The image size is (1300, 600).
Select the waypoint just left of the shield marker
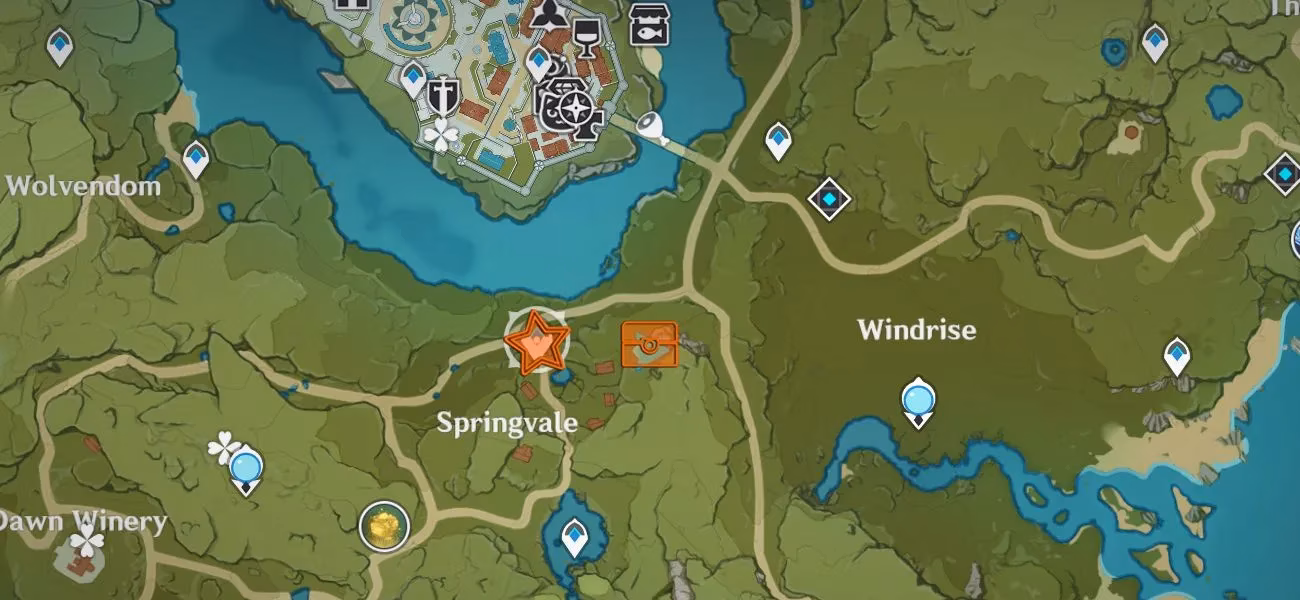point(413,76)
